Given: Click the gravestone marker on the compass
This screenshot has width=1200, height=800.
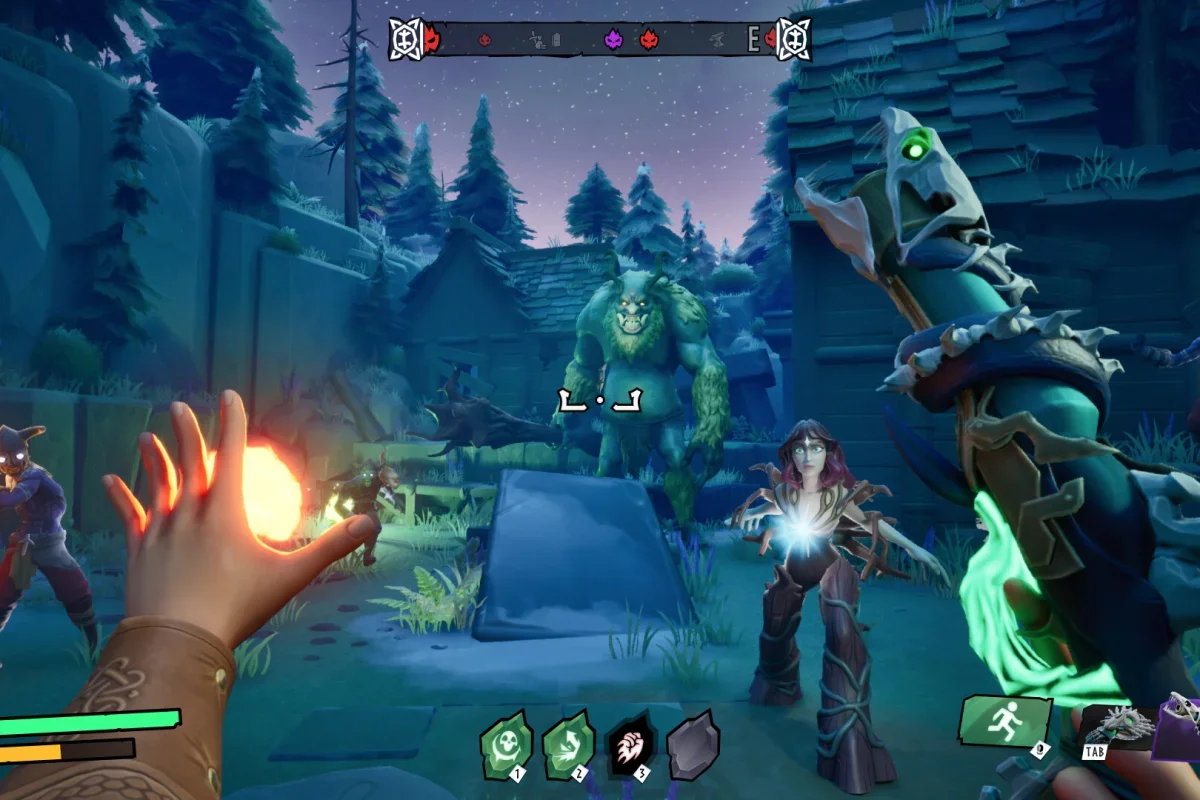Looking at the screenshot, I should coord(557,41).
